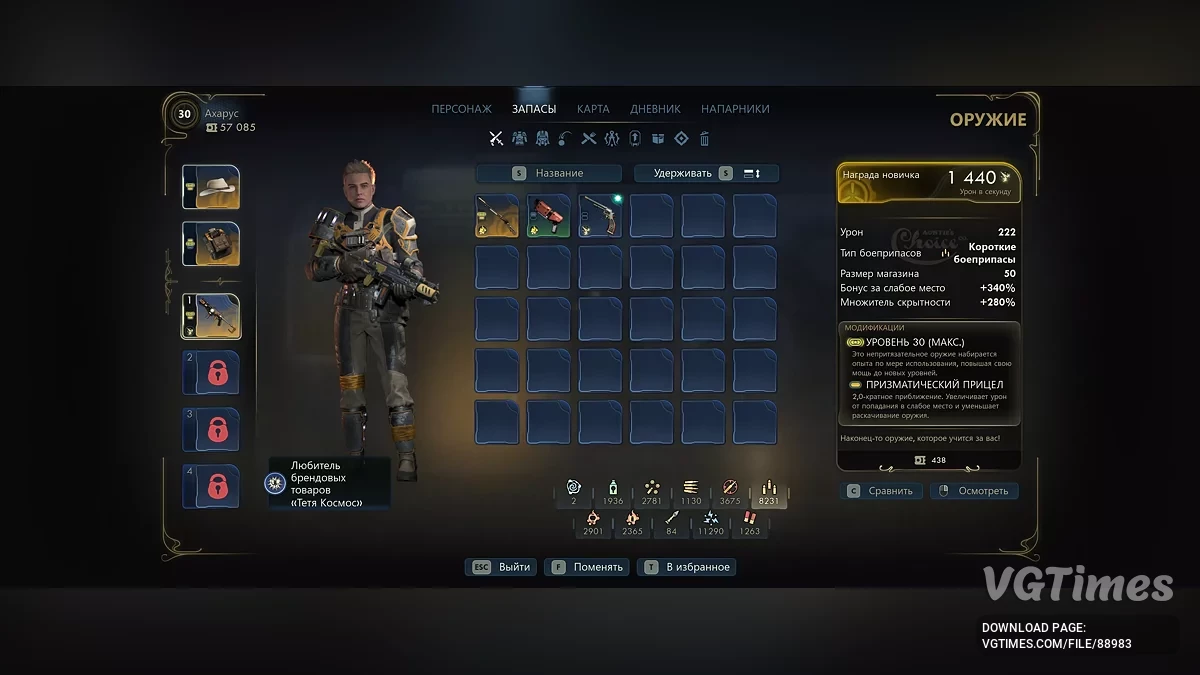Select the crossed swords weapons filter

coord(496,139)
